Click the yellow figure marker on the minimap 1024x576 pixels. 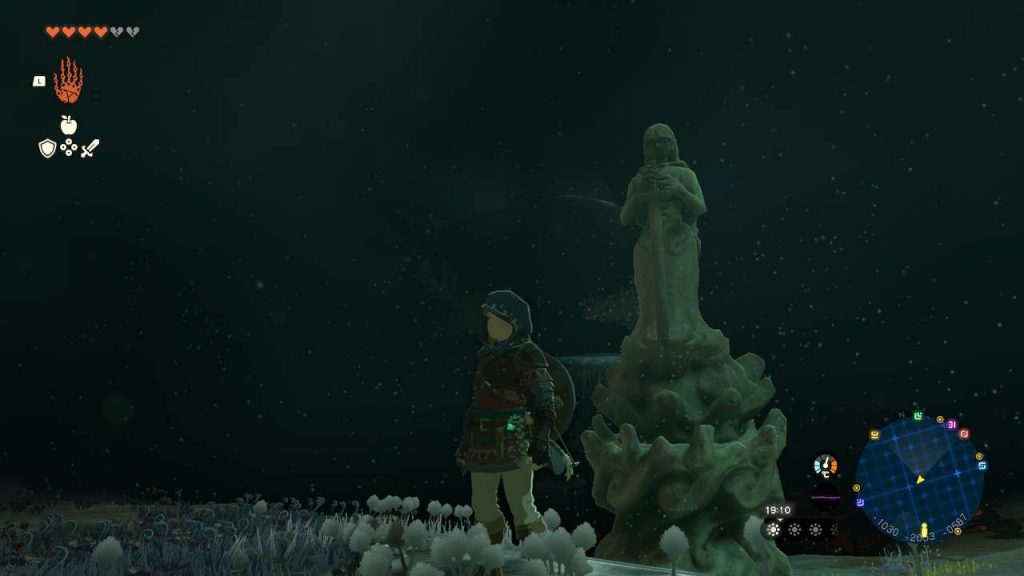924,529
